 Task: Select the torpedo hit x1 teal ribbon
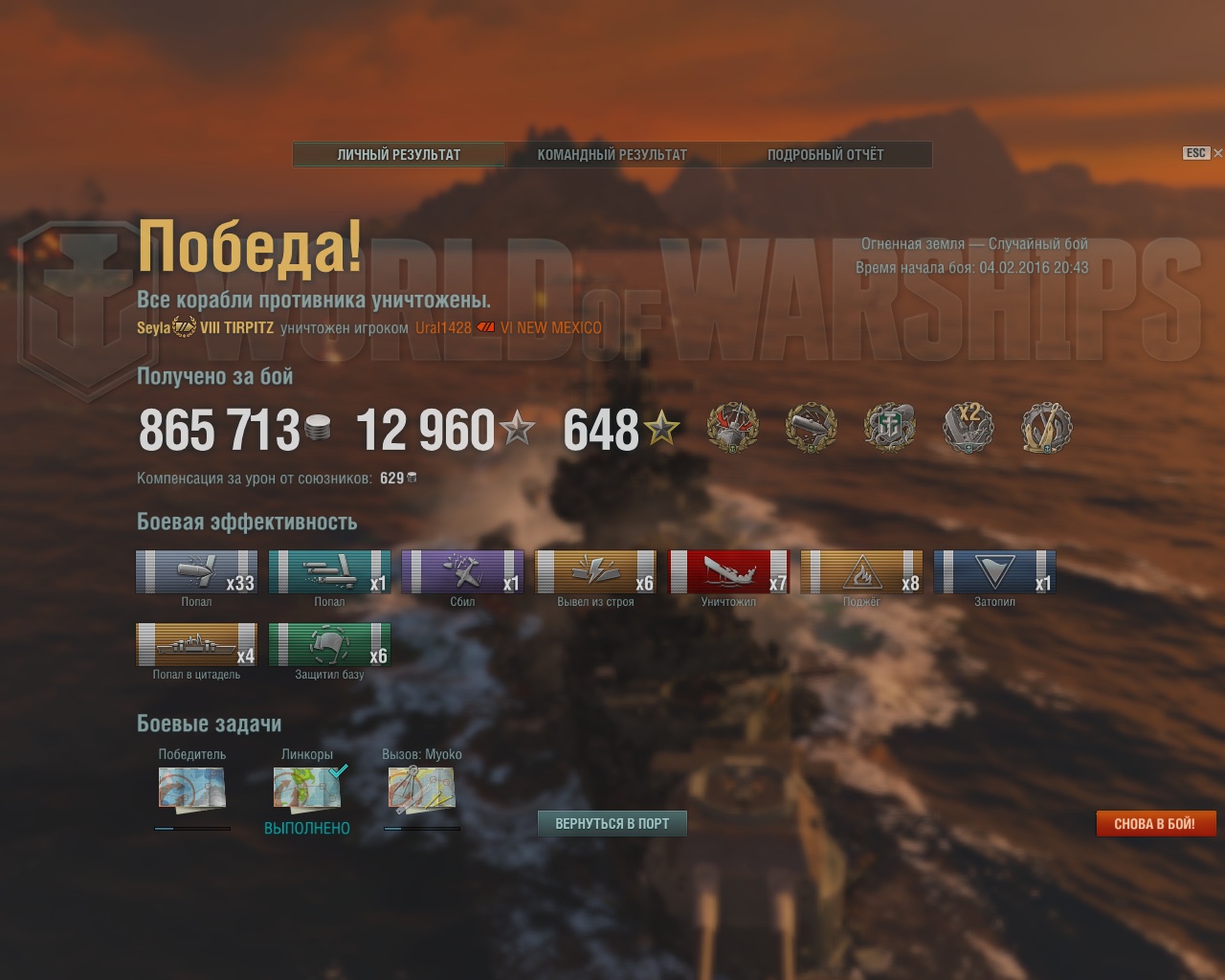point(329,572)
